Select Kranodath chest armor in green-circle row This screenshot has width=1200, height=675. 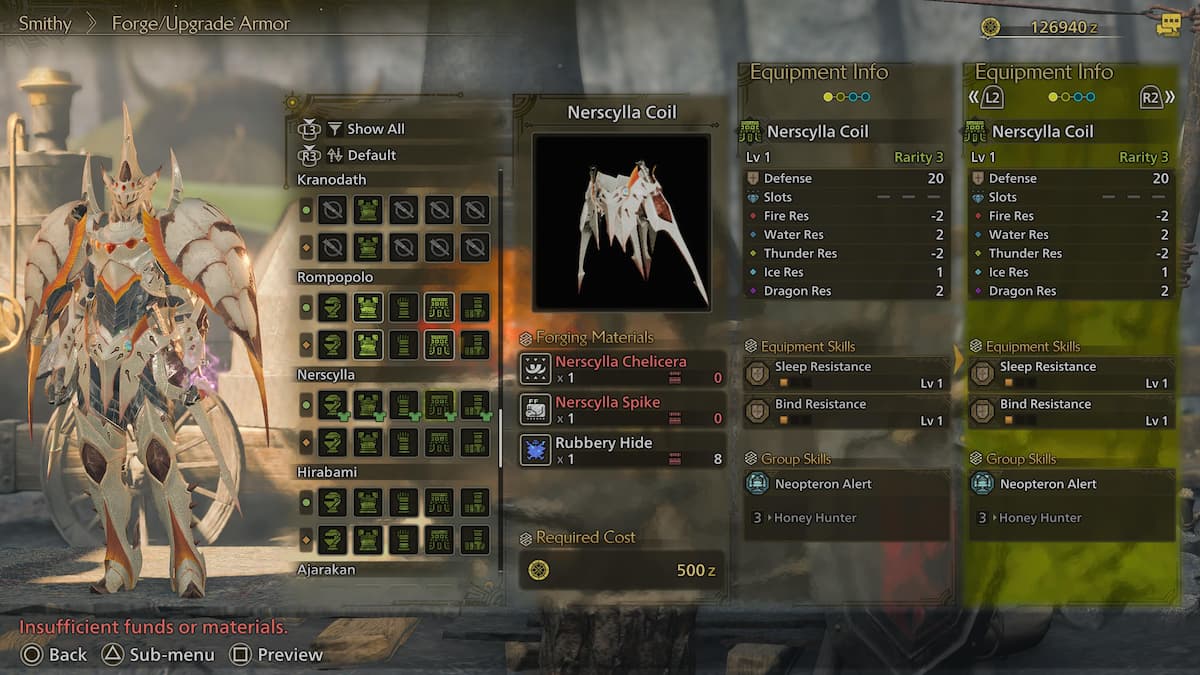[x=368, y=210]
